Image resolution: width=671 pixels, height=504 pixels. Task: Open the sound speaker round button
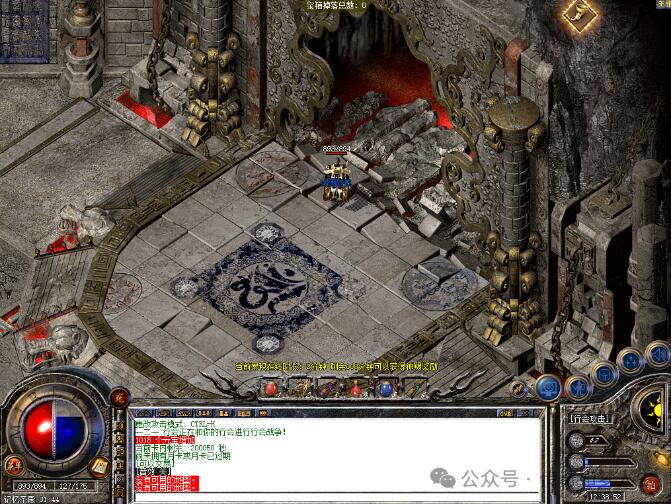click(657, 353)
